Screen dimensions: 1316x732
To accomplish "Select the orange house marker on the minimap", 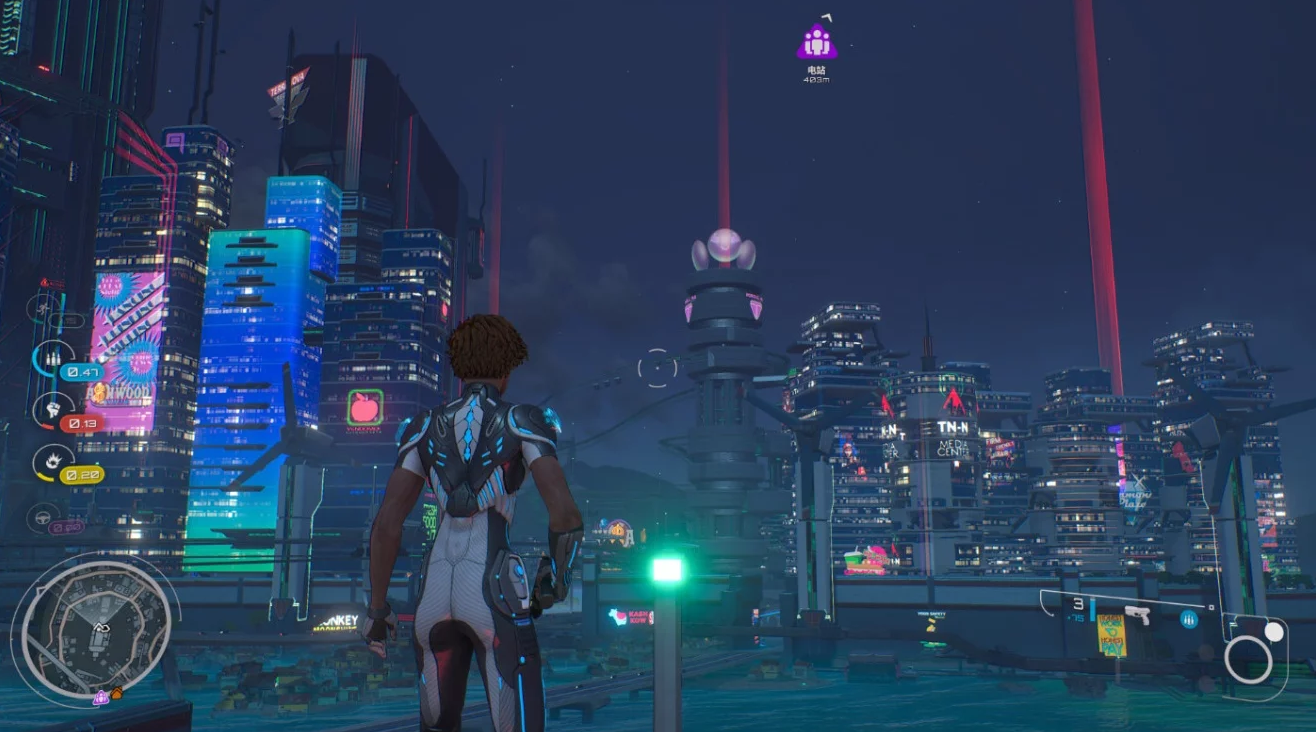I will (116, 693).
